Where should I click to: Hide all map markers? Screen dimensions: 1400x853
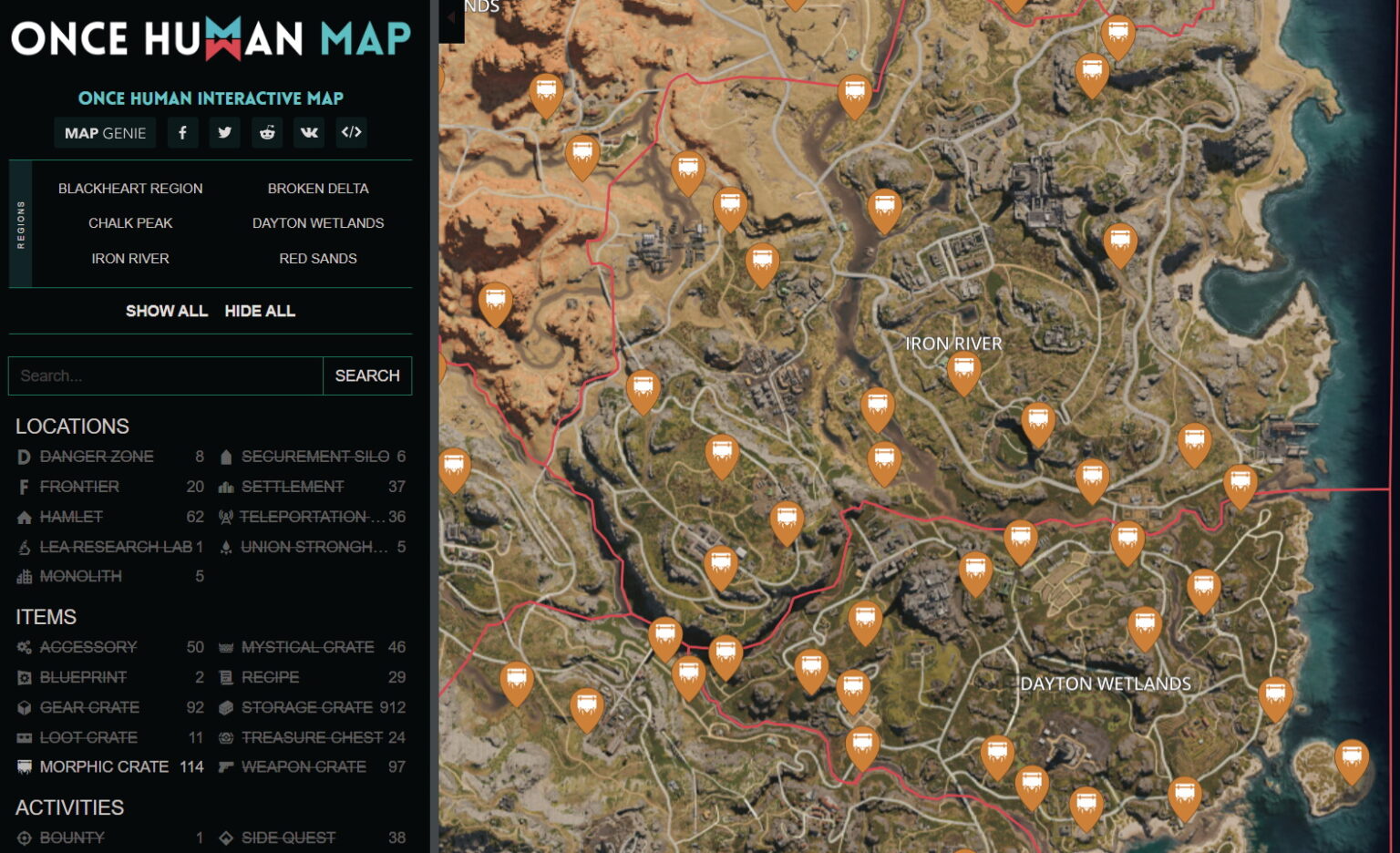coord(260,312)
